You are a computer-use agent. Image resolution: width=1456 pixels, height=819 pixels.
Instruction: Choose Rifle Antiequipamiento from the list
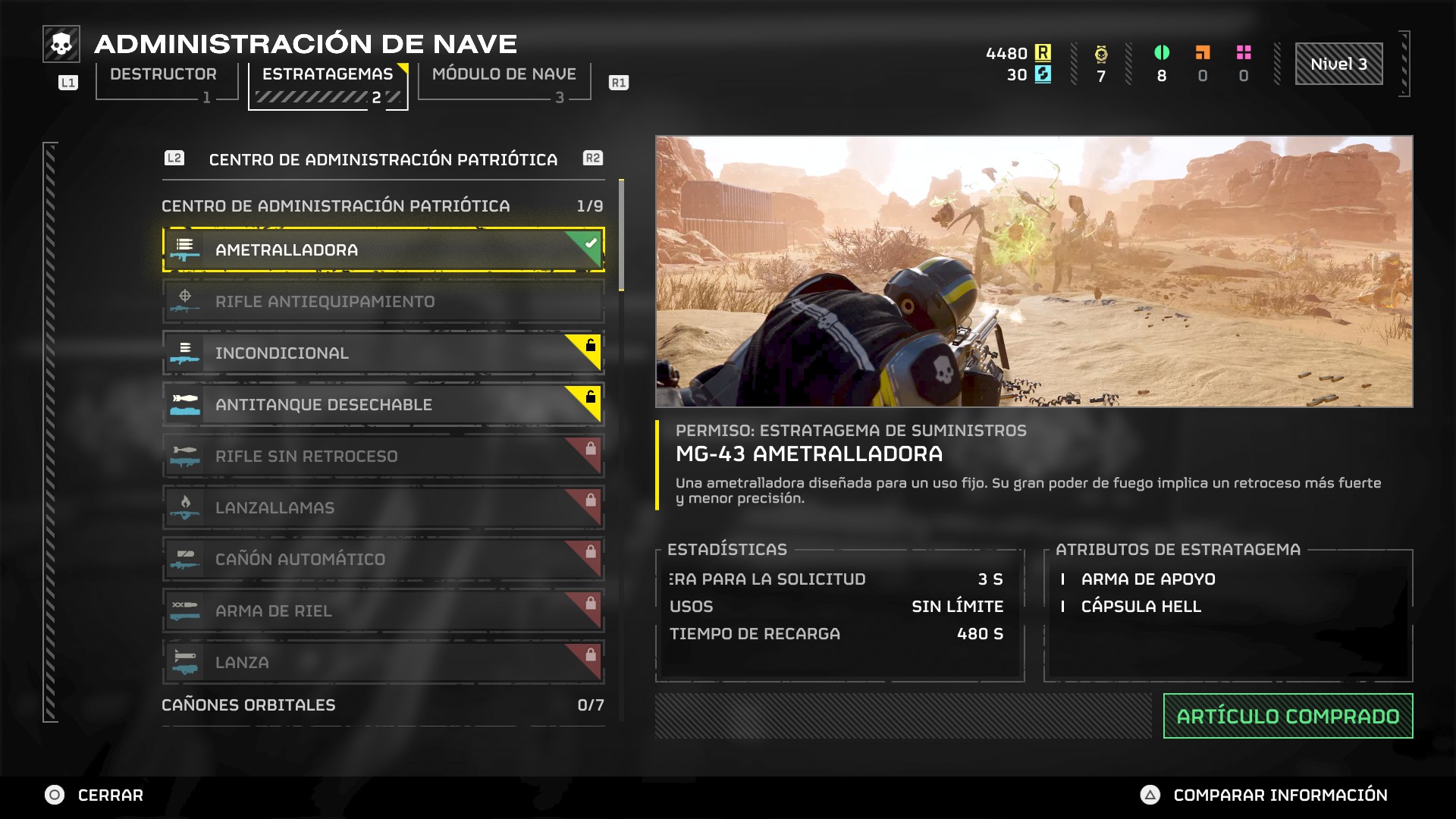pos(383,302)
